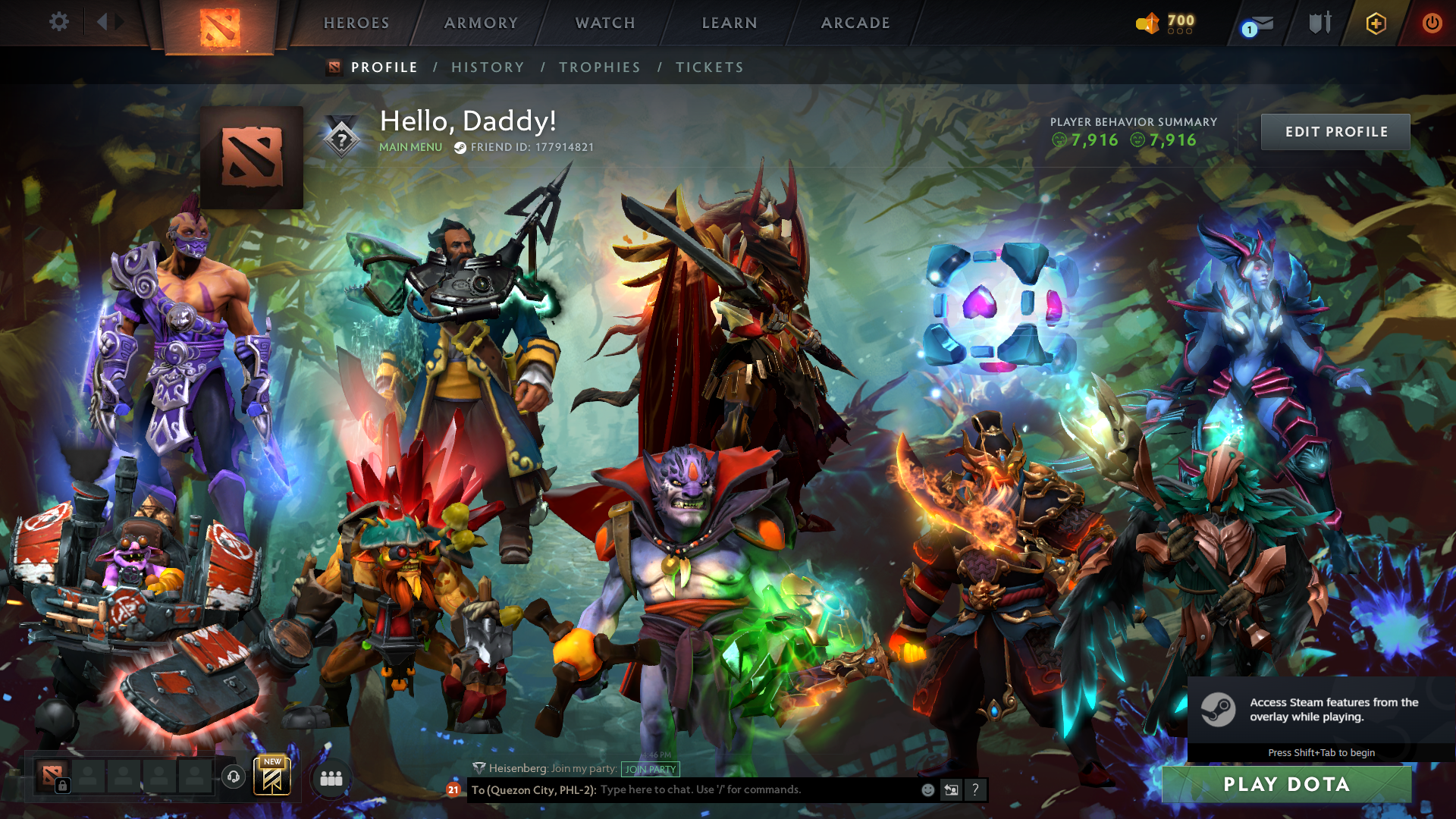Switch to the Trophies tab
This screenshot has height=819, width=1456.
point(600,67)
